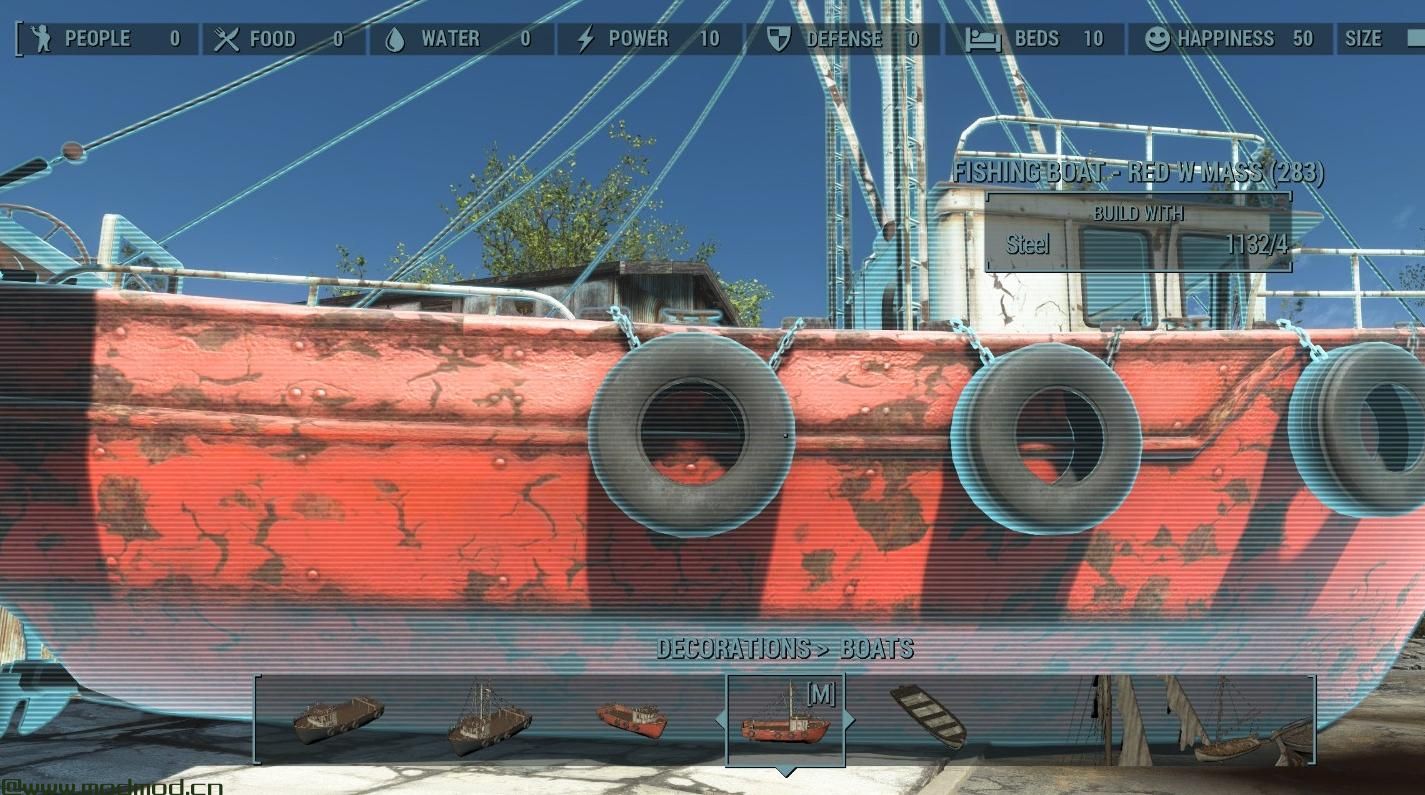Select the capsized rowboat thumbnail
This screenshot has width=1425, height=795.
pos(928,715)
